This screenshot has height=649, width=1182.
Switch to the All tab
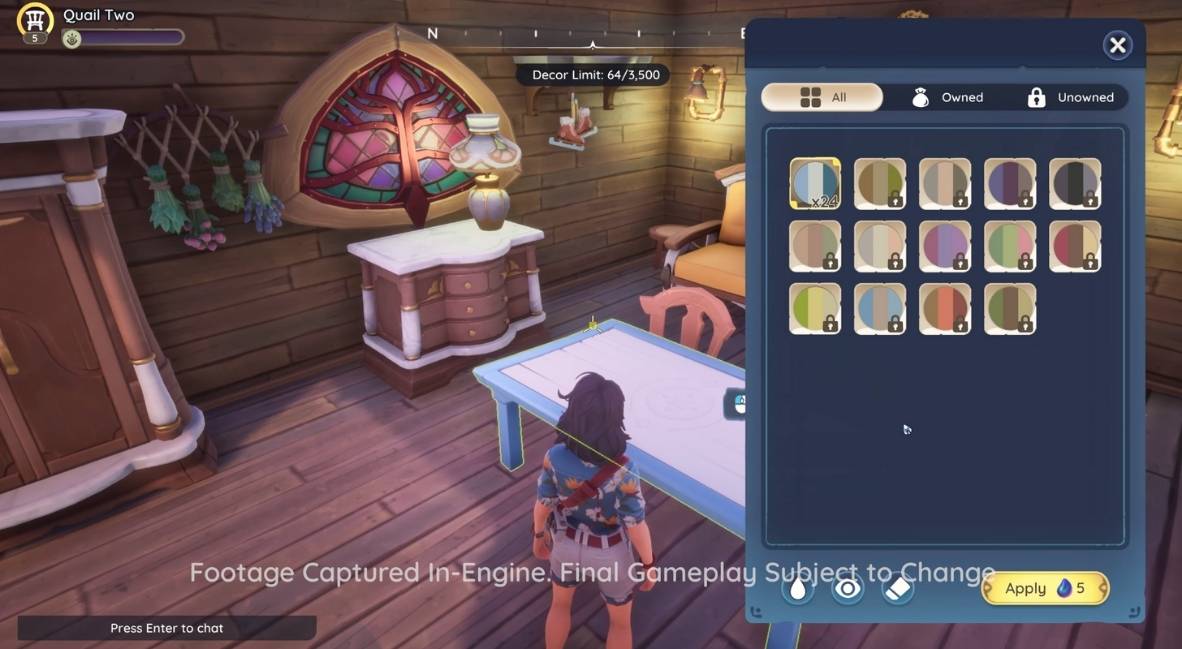822,97
